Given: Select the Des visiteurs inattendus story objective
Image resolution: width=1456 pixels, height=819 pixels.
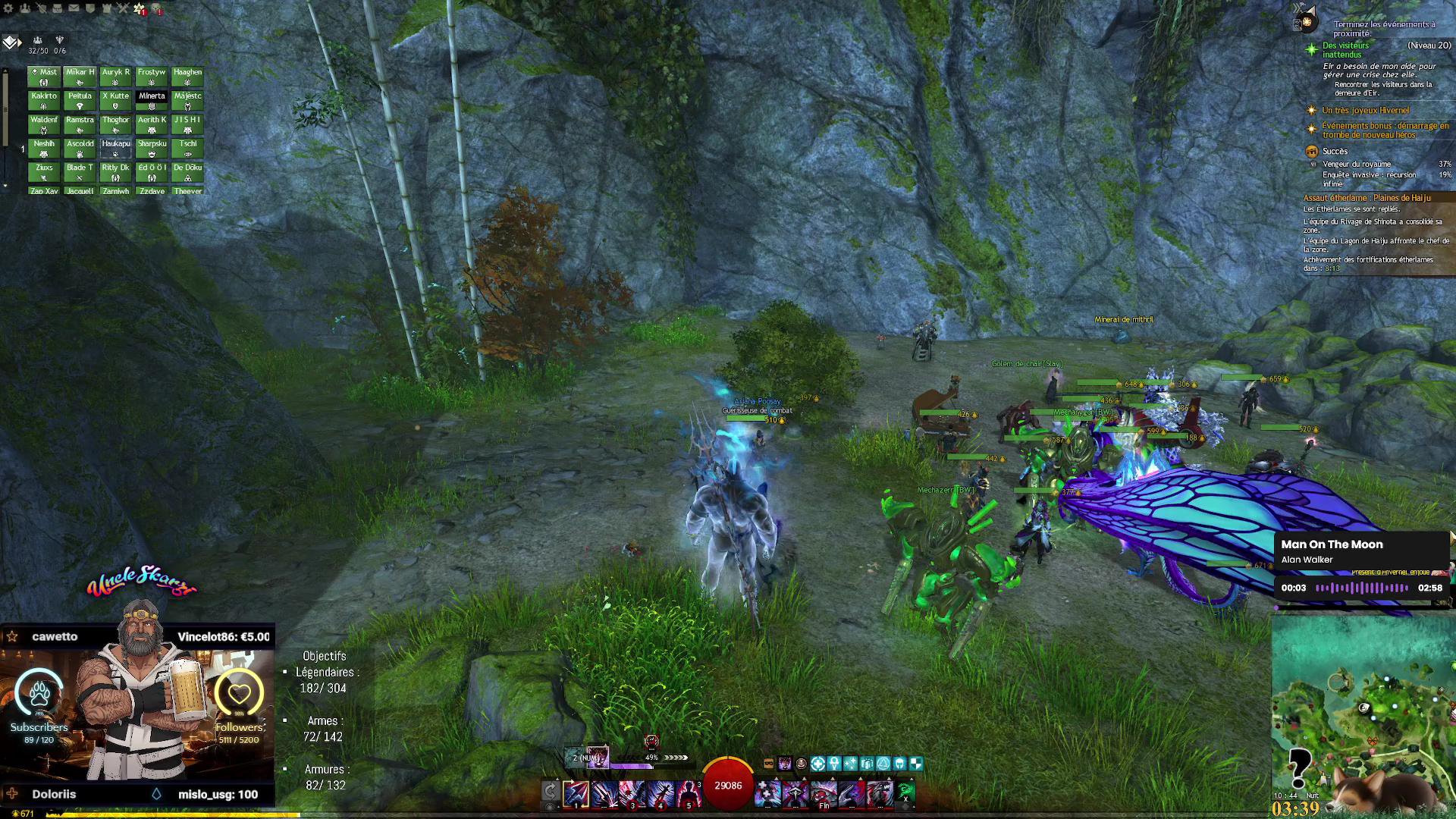Looking at the screenshot, I should [x=1345, y=50].
